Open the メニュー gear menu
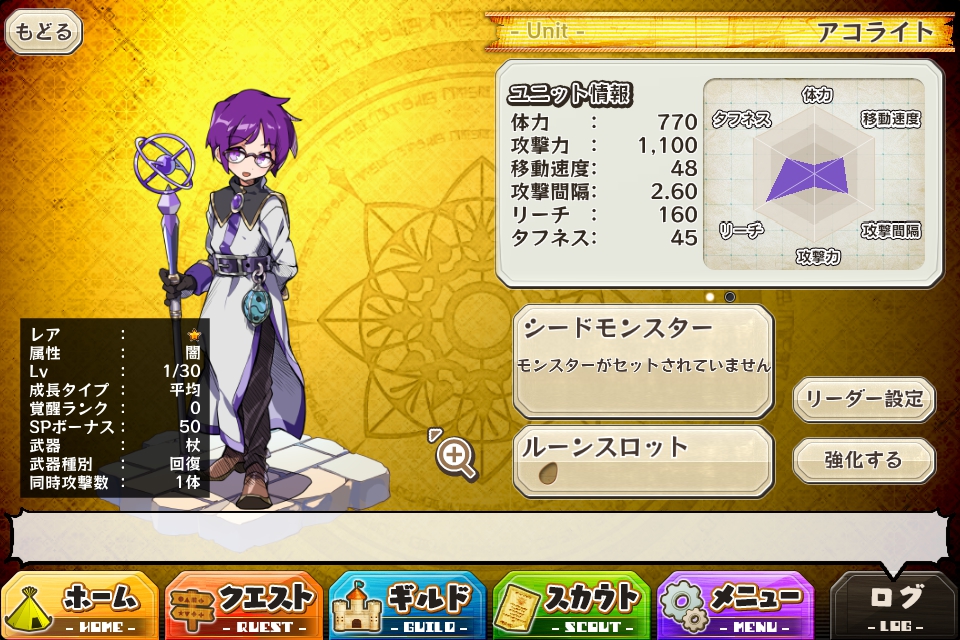960x640 pixels. 736,604
